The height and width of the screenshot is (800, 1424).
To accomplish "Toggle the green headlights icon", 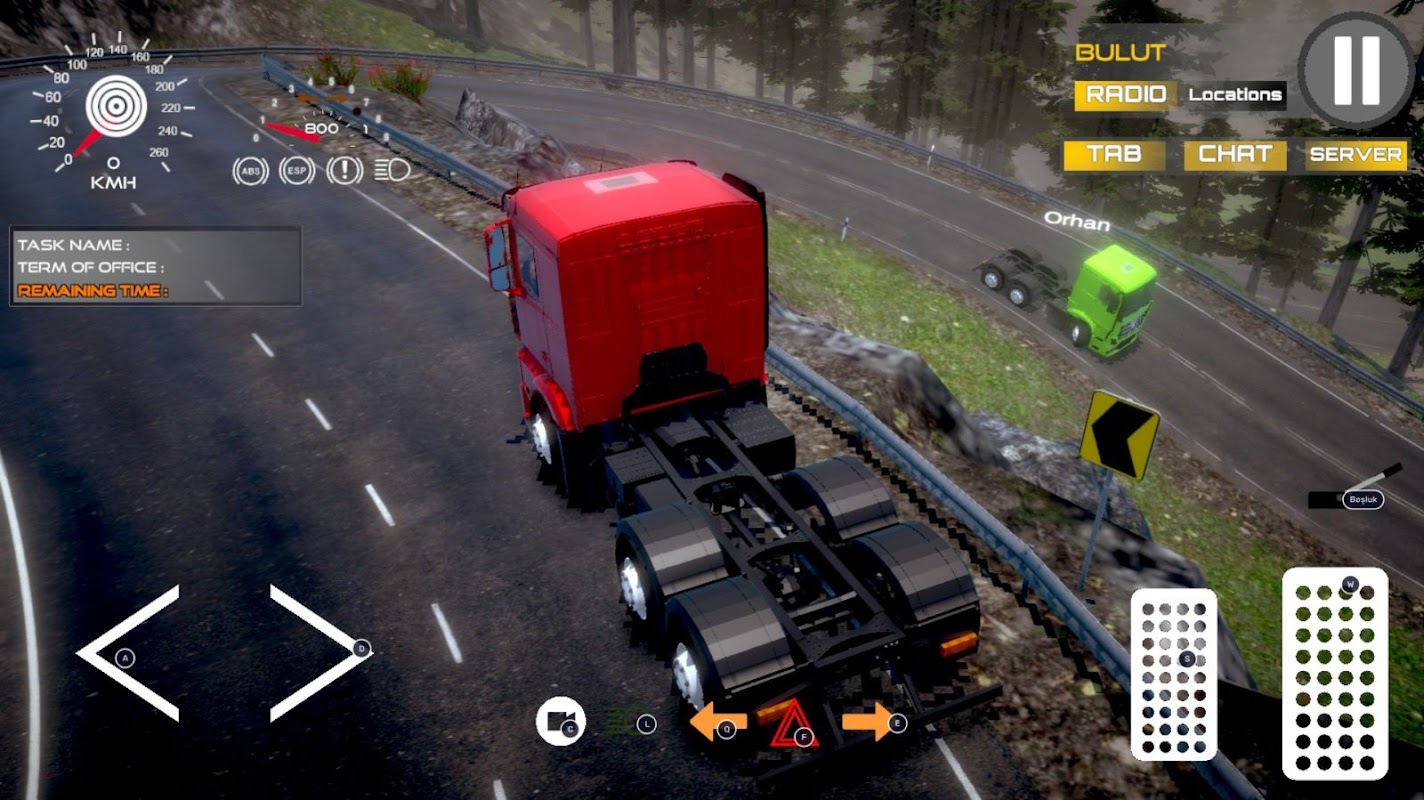I will [625, 722].
